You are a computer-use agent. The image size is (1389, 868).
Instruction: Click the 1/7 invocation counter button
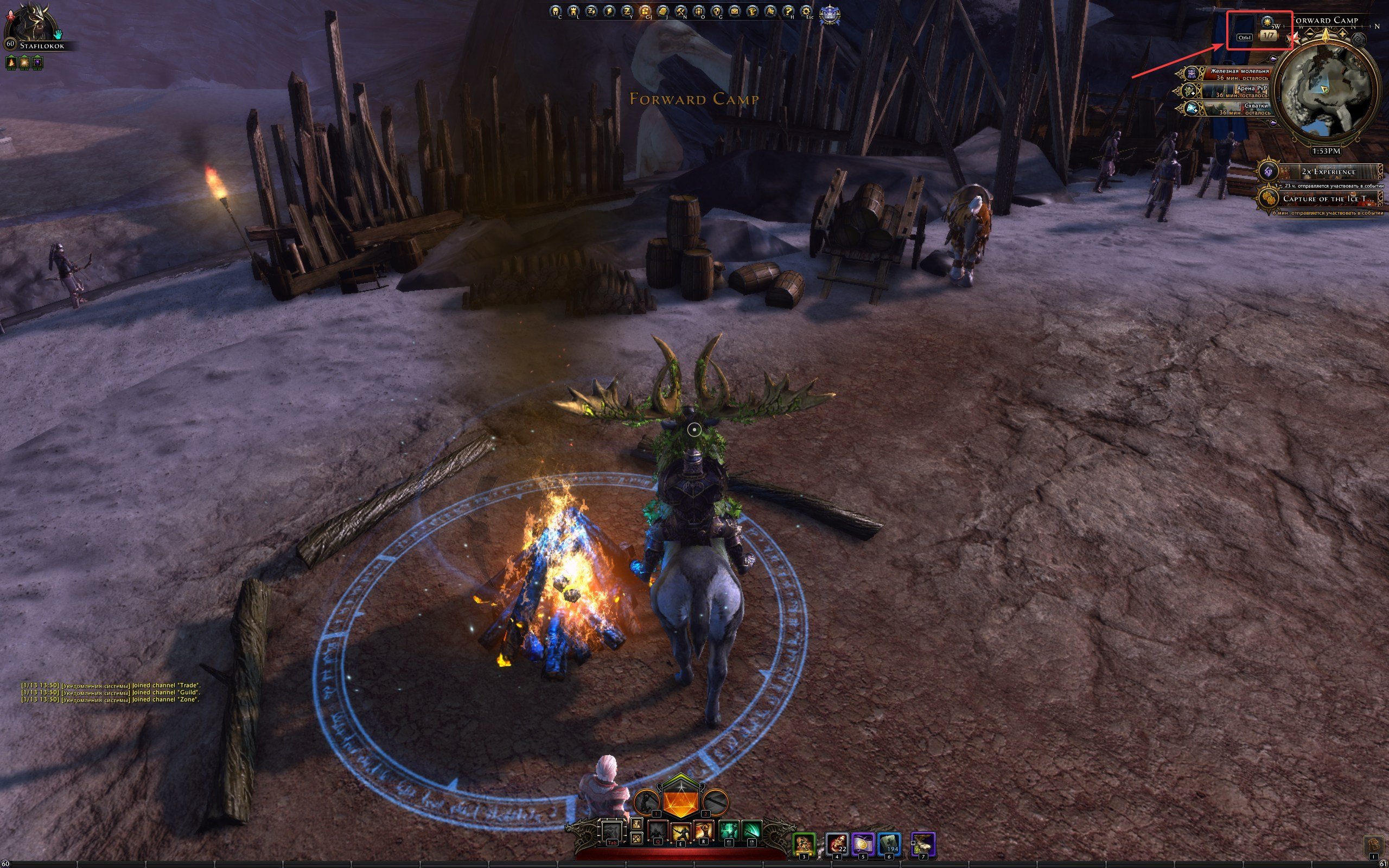coord(1267,36)
